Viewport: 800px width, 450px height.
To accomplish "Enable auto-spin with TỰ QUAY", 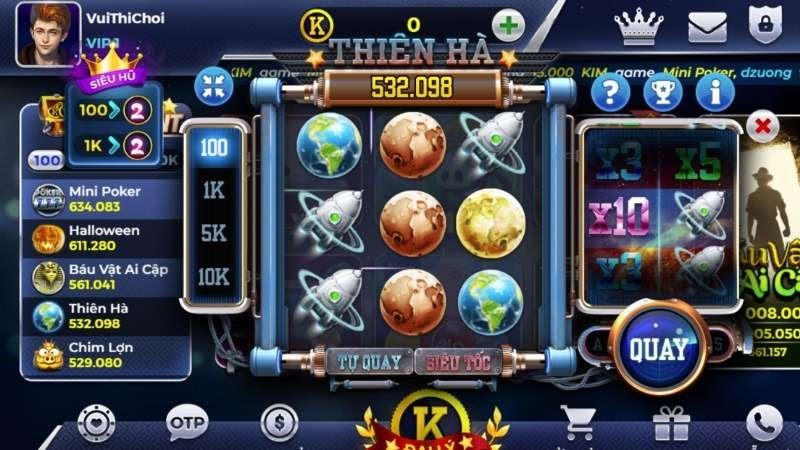I will pyautogui.click(x=369, y=361).
